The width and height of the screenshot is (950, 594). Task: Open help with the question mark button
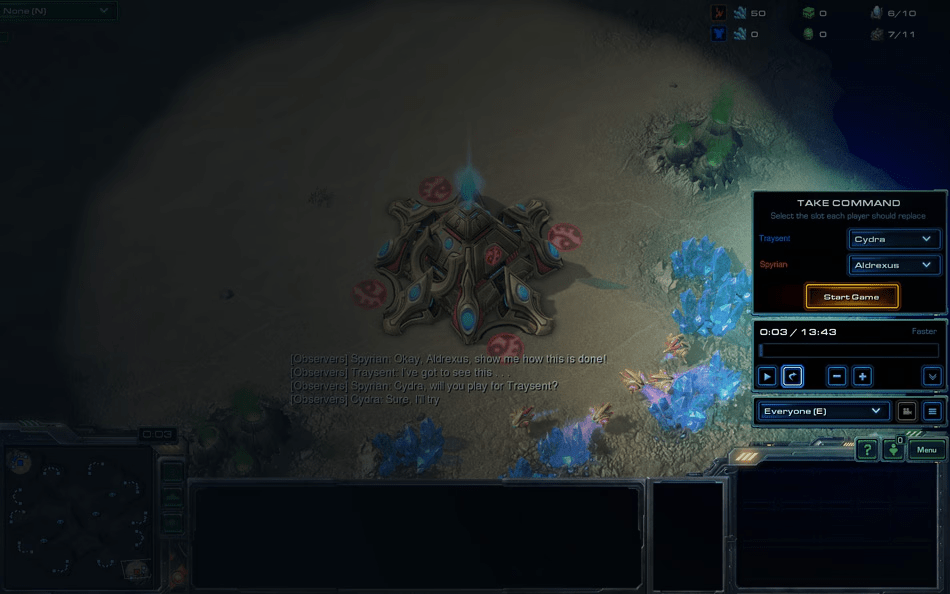click(x=867, y=450)
